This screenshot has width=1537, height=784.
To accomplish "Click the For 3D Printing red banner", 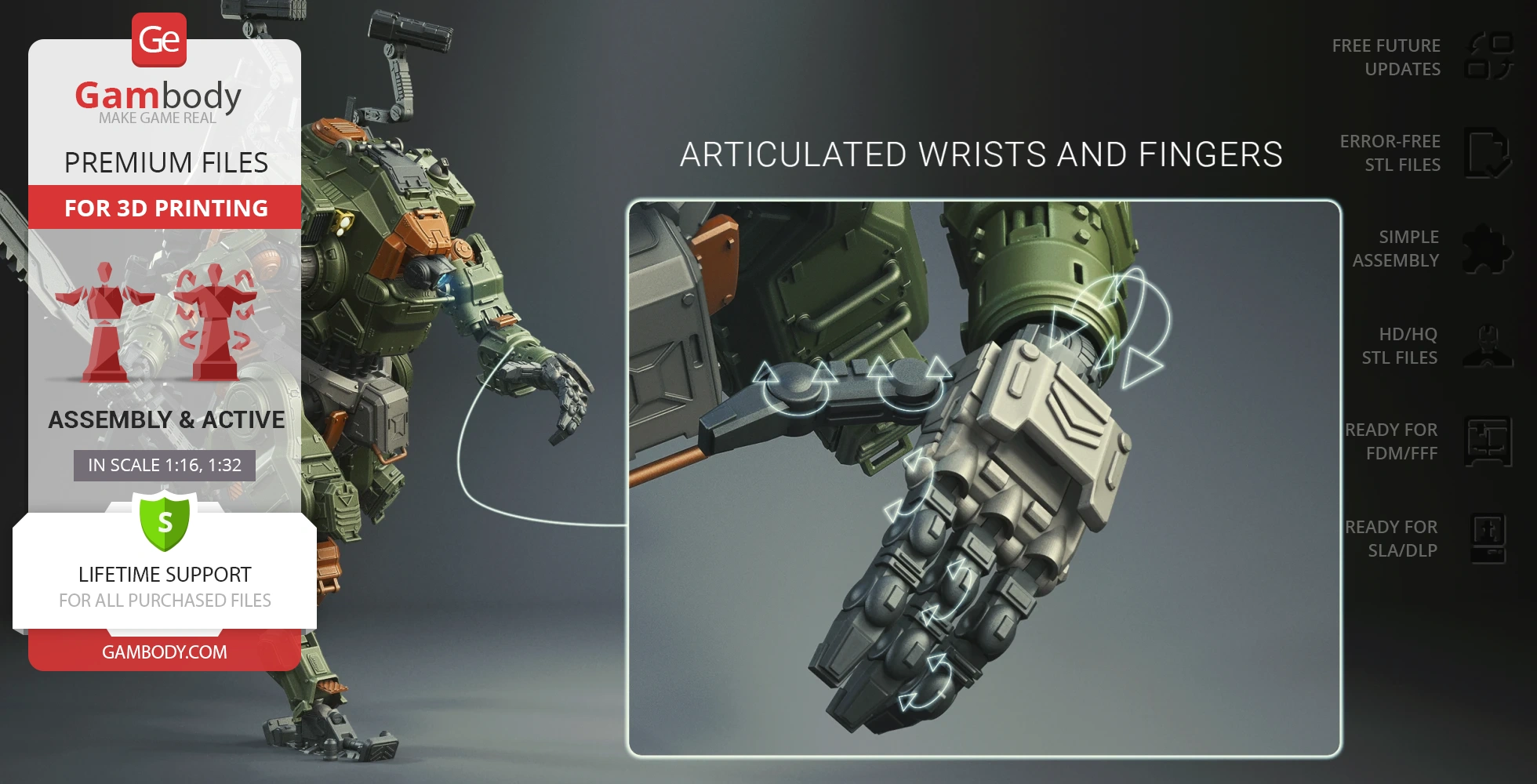I will (x=165, y=208).
